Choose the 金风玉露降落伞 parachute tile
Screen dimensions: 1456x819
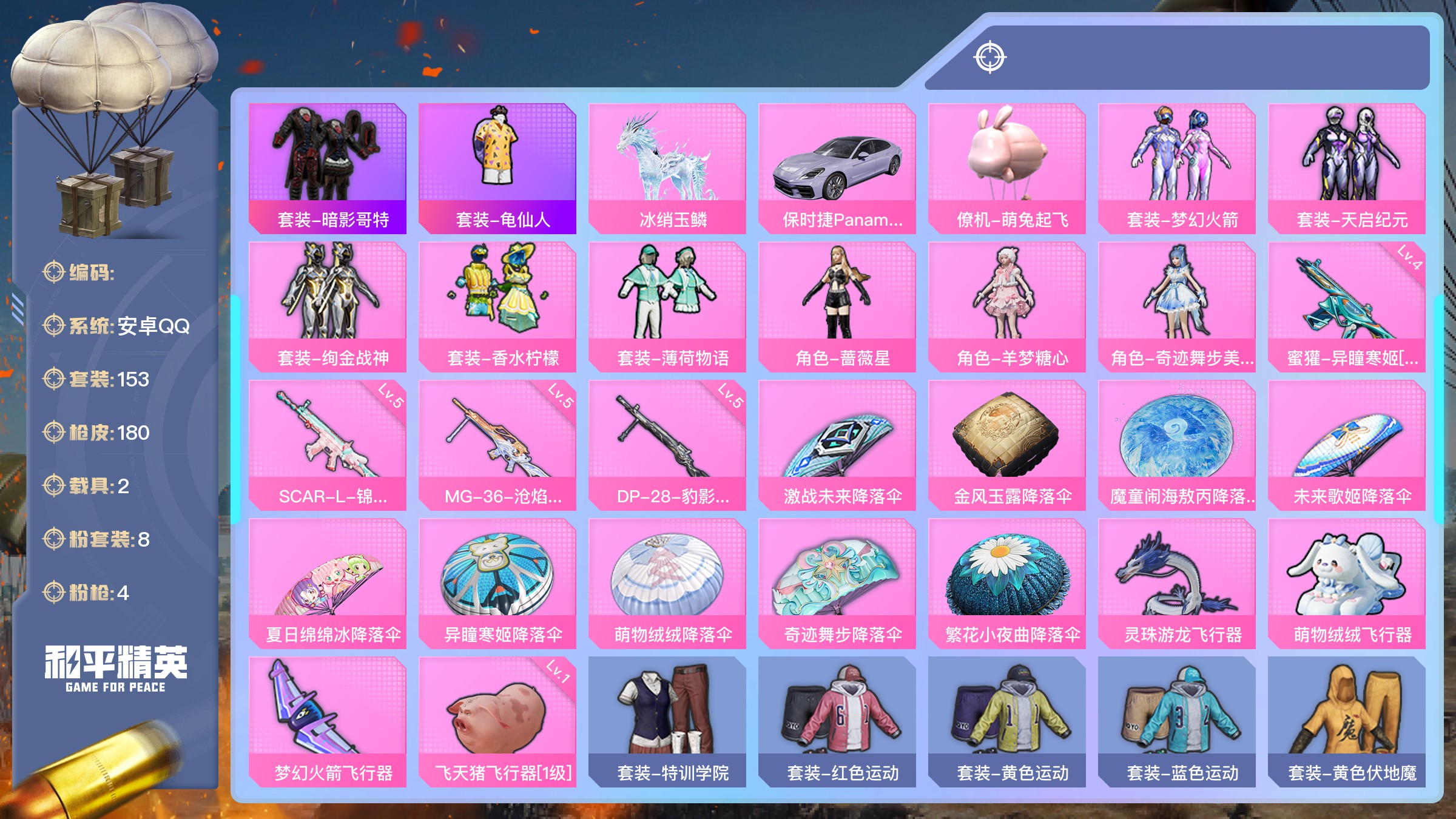pyautogui.click(x=1007, y=445)
